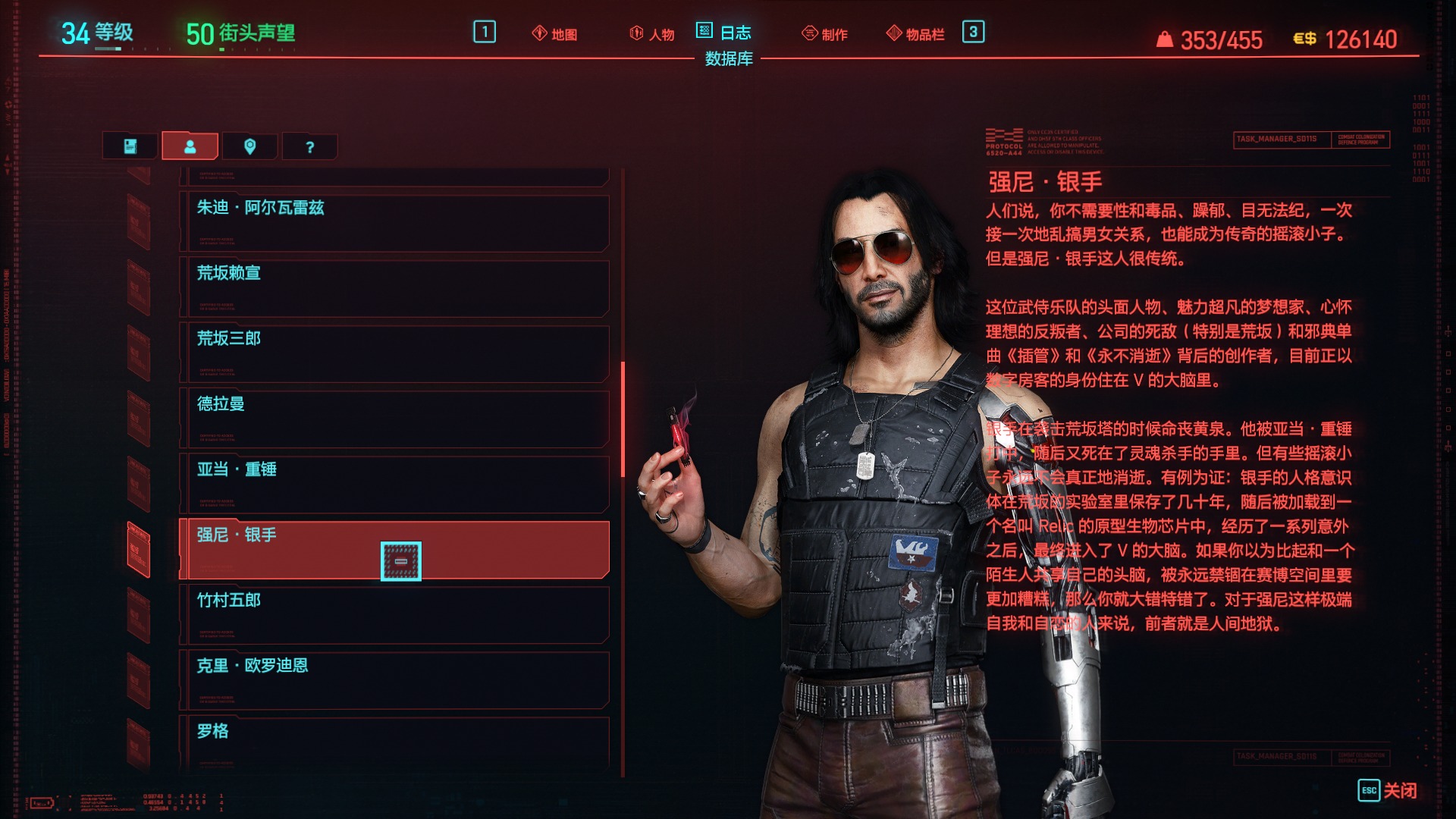Viewport: 1456px width, 819px height.
Task: Switch to the document database tab
Action: click(x=130, y=146)
